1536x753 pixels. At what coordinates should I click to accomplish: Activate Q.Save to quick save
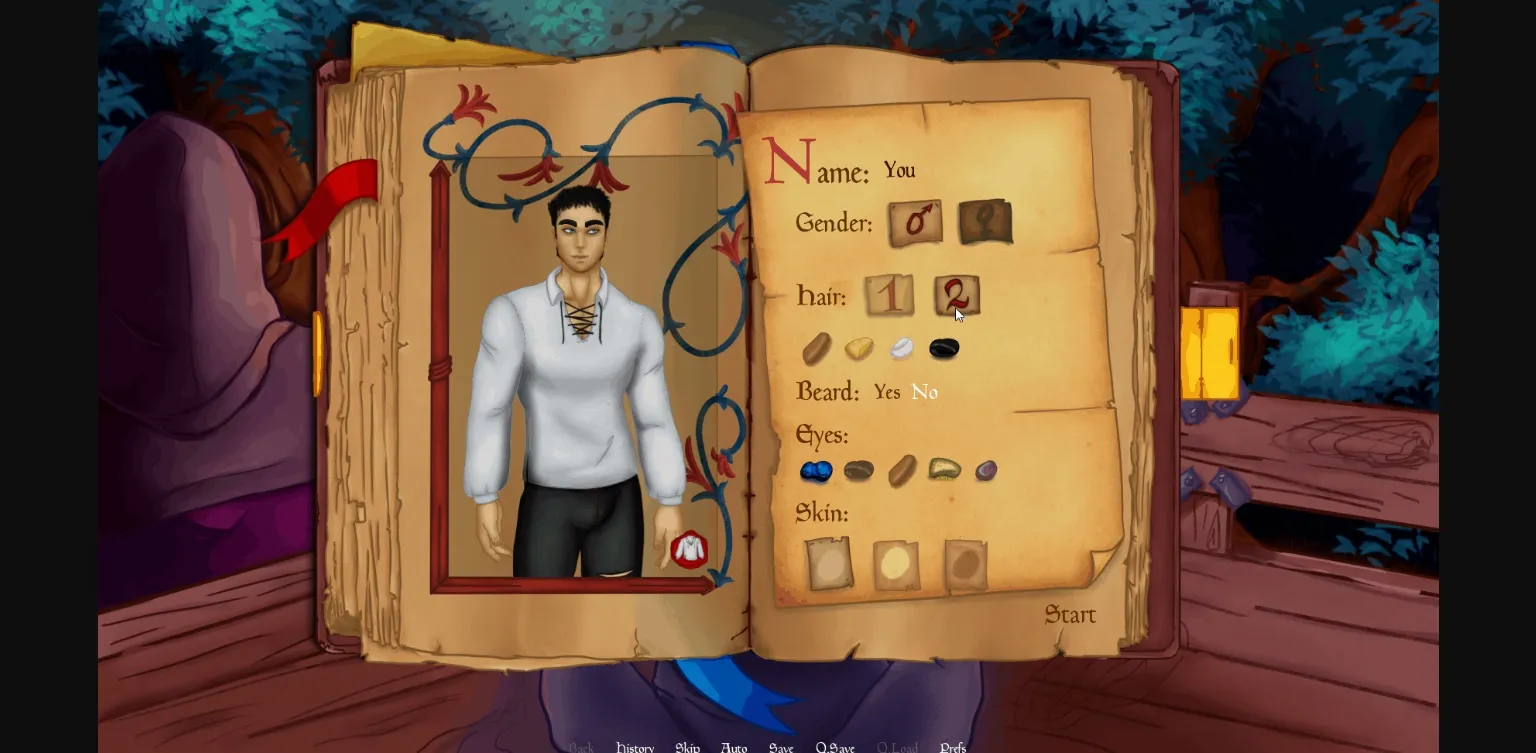pos(834,747)
